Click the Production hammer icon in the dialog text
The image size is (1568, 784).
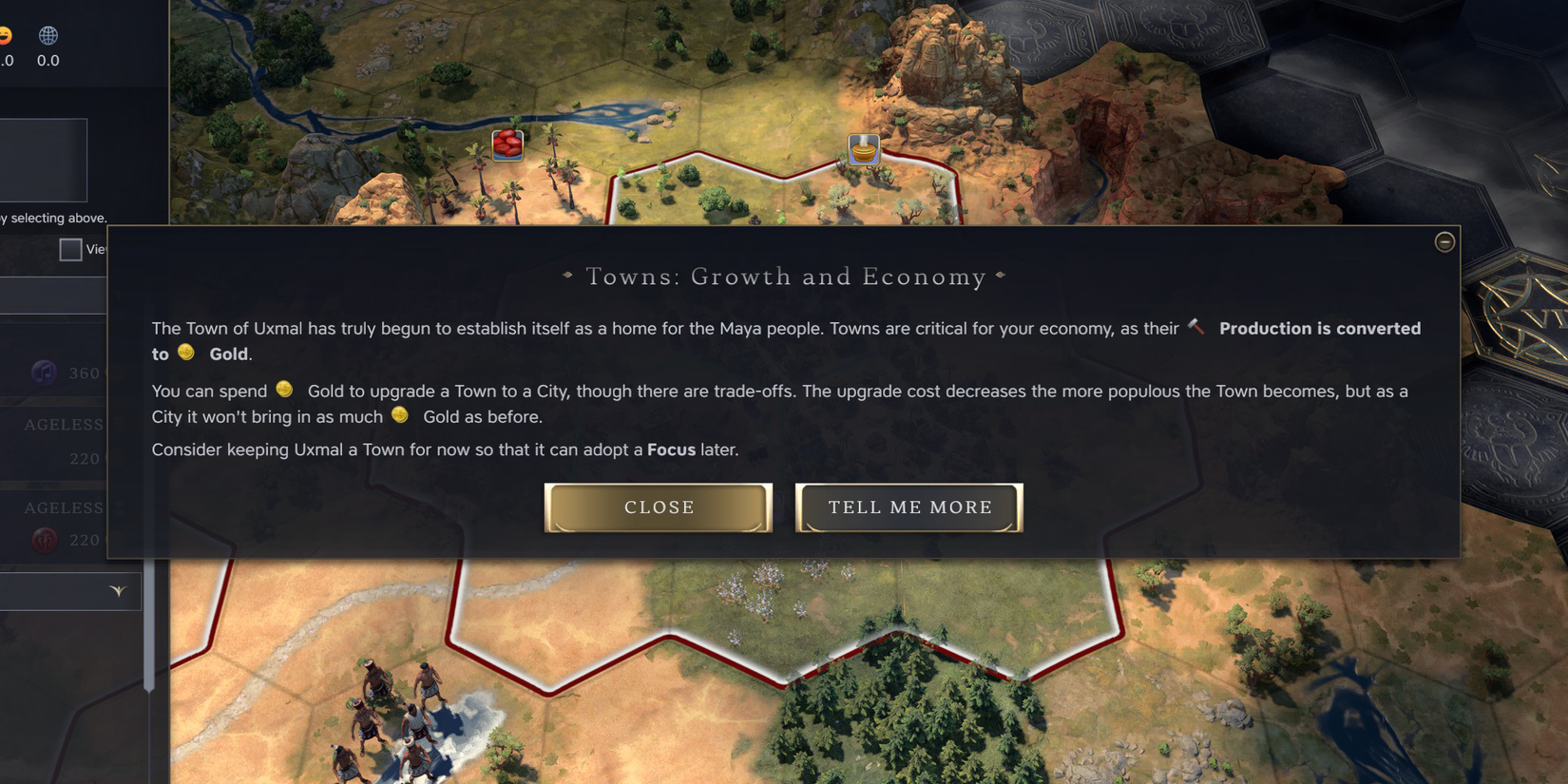1195,327
